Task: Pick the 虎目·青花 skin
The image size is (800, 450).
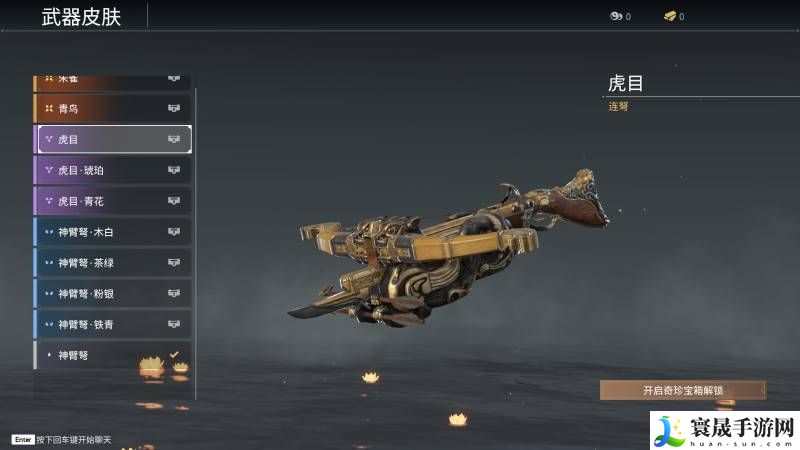Action: point(112,201)
